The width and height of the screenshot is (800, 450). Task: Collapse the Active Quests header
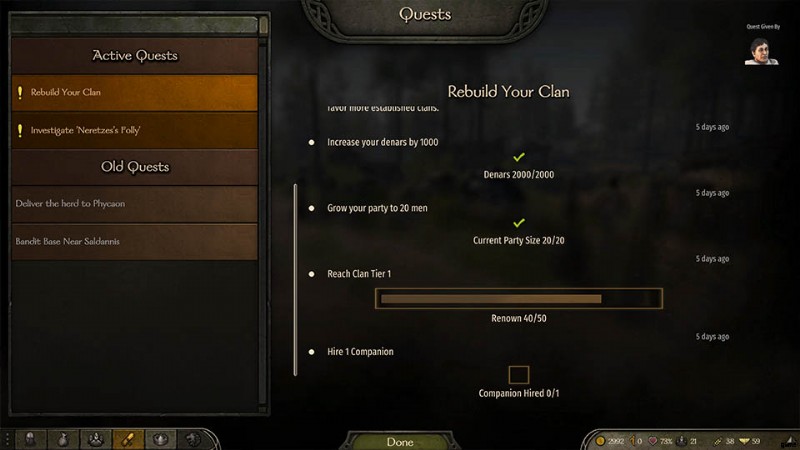pos(134,56)
